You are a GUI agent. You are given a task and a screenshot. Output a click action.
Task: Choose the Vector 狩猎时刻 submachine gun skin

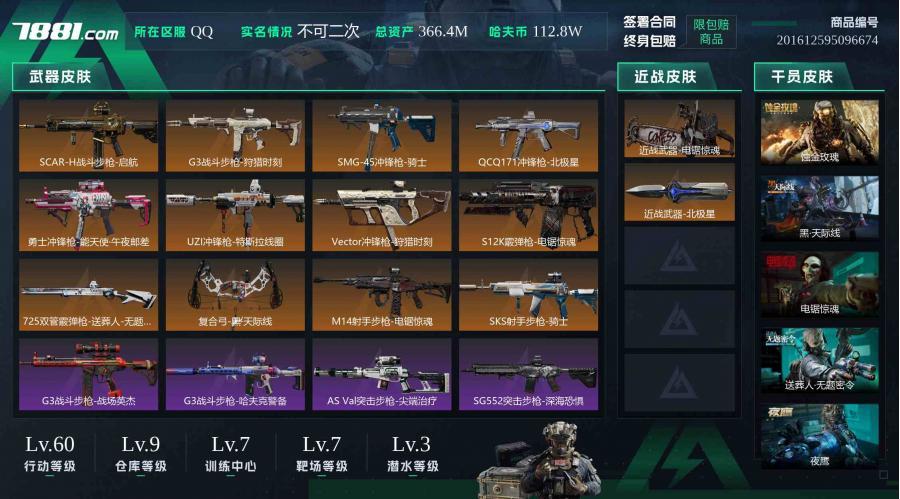(x=382, y=214)
